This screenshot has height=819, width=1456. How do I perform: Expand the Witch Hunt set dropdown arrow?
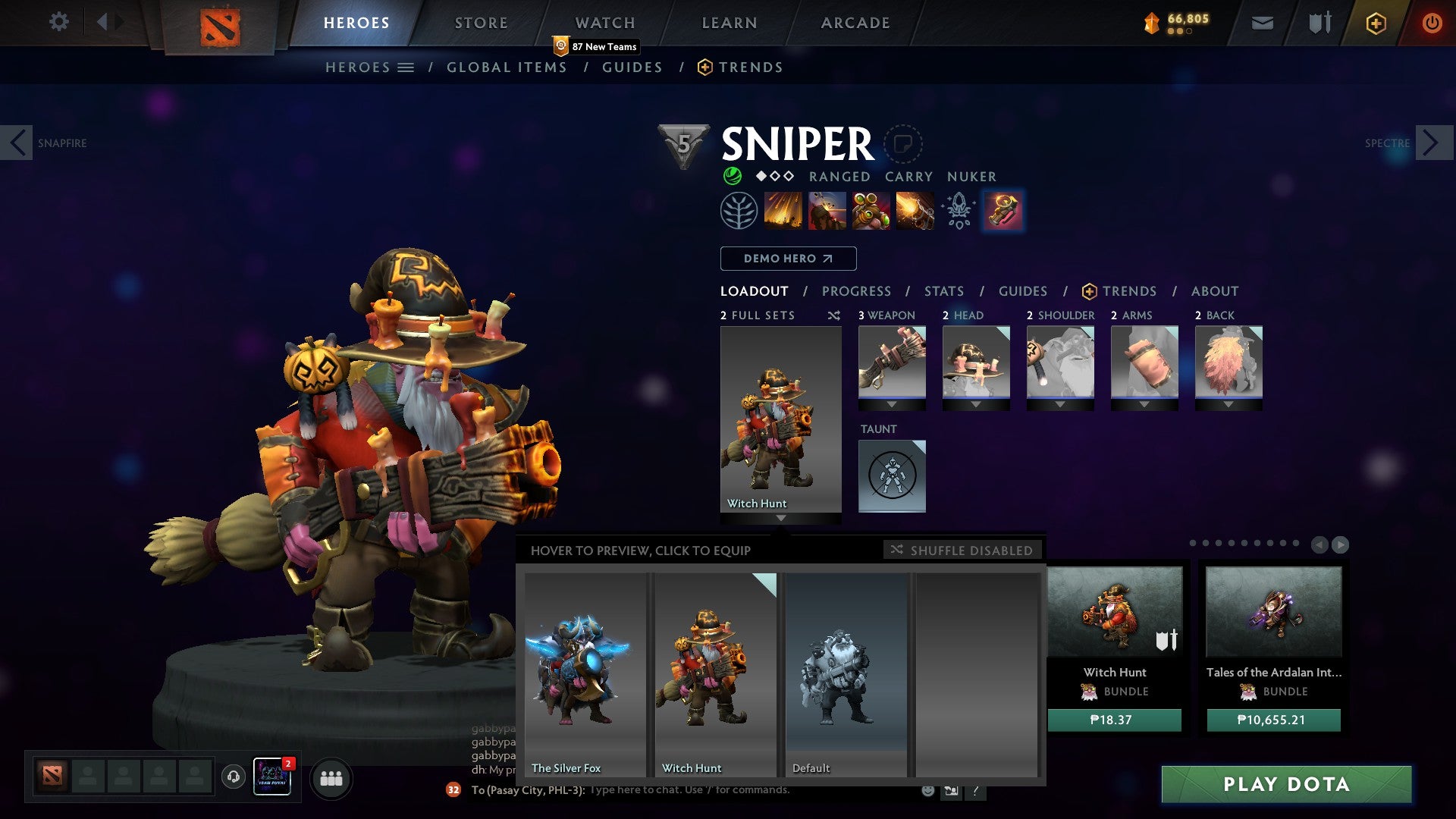(x=780, y=519)
